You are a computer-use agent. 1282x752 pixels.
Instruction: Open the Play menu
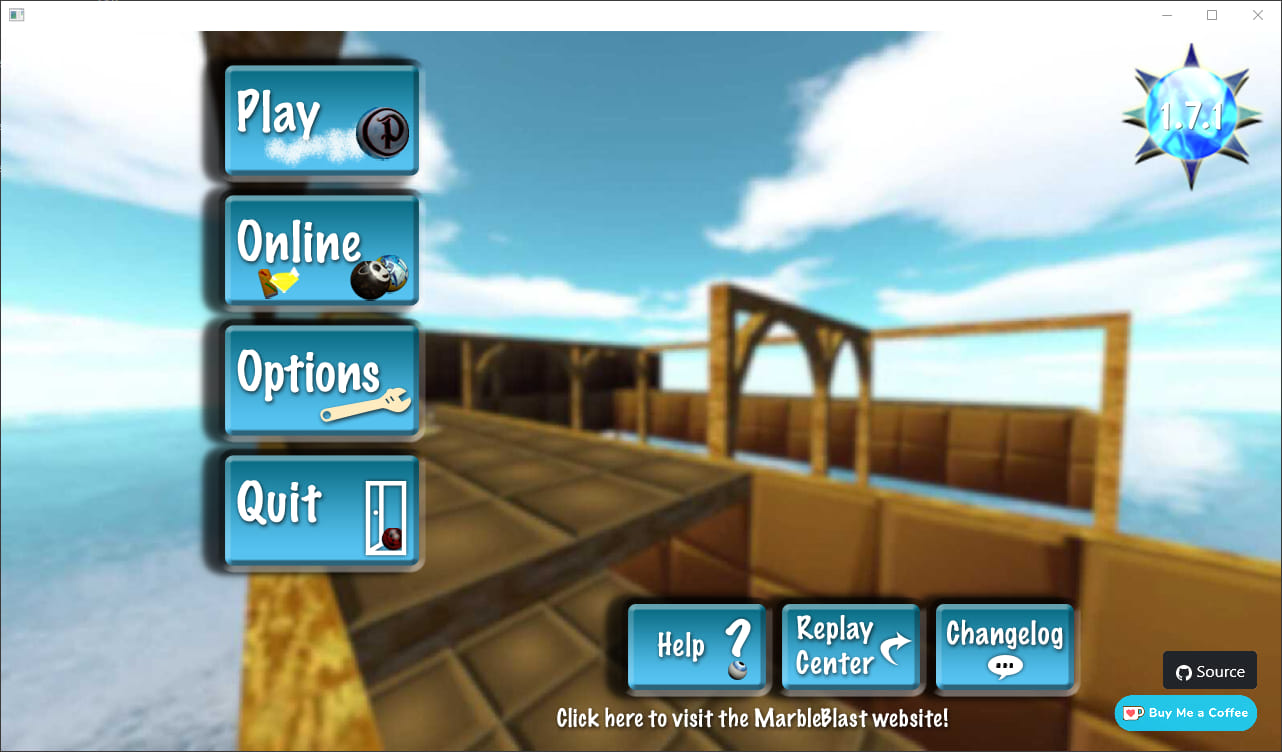(320, 118)
